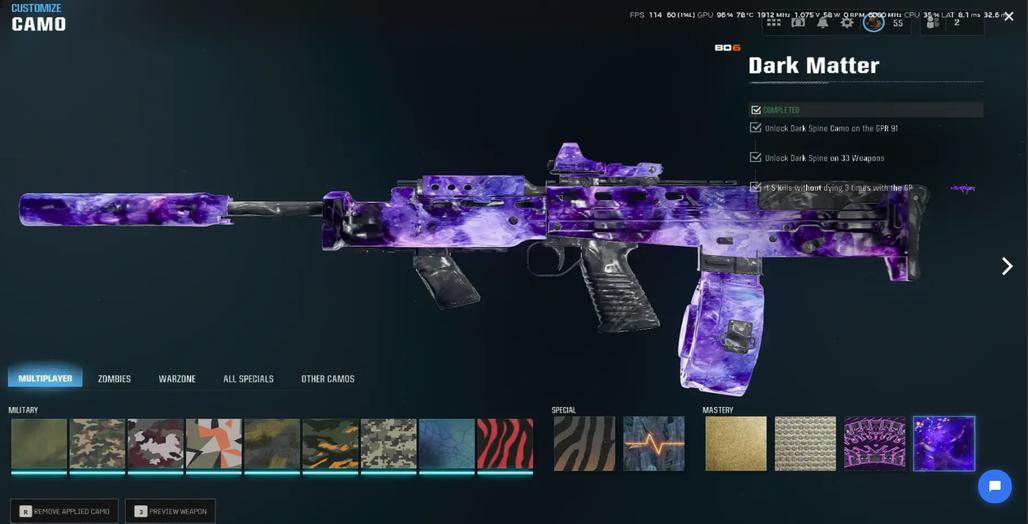
Task: Select the Warzone camo tab
Action: [x=177, y=379]
